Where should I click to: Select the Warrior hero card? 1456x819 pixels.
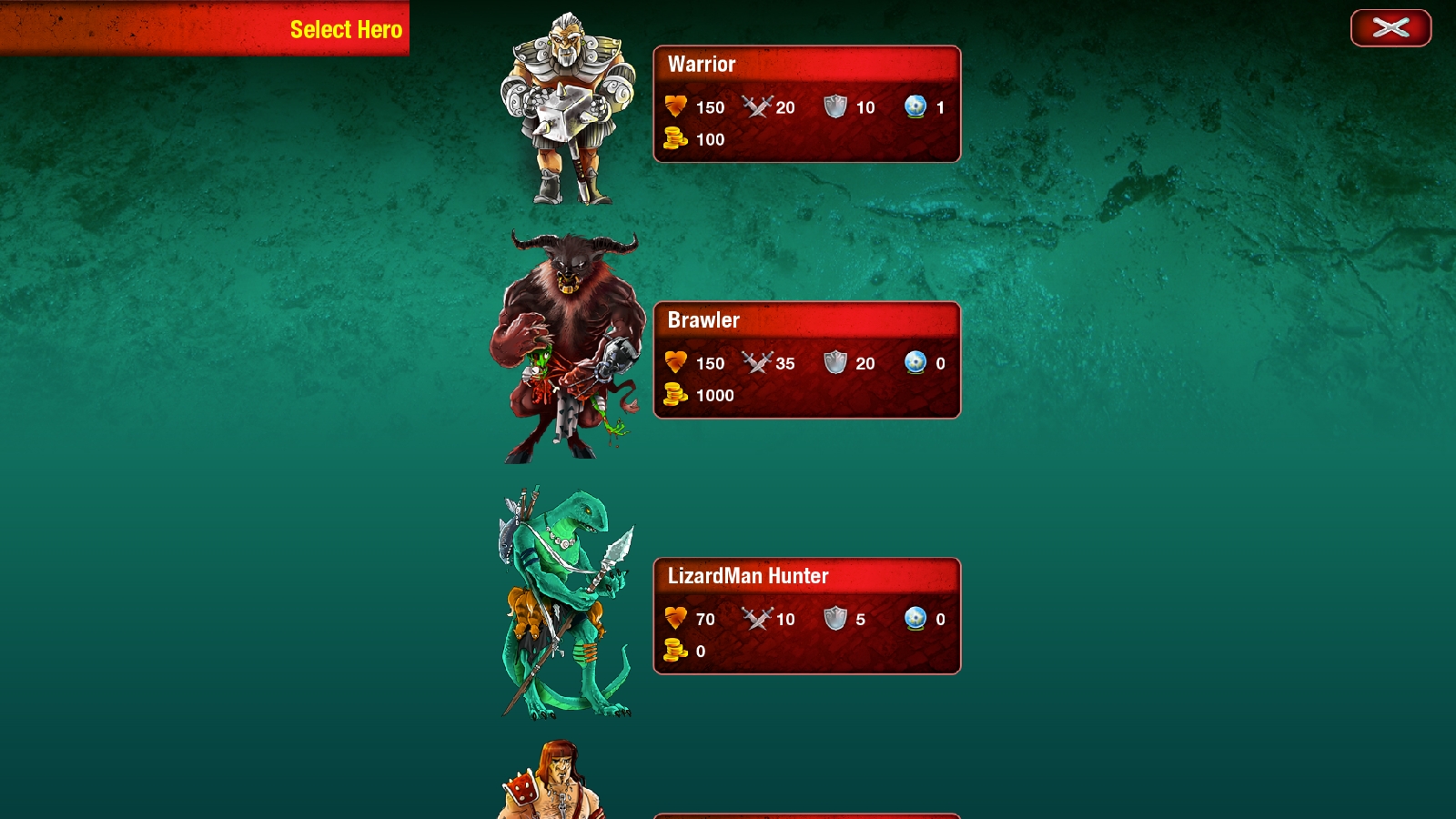tap(806, 104)
